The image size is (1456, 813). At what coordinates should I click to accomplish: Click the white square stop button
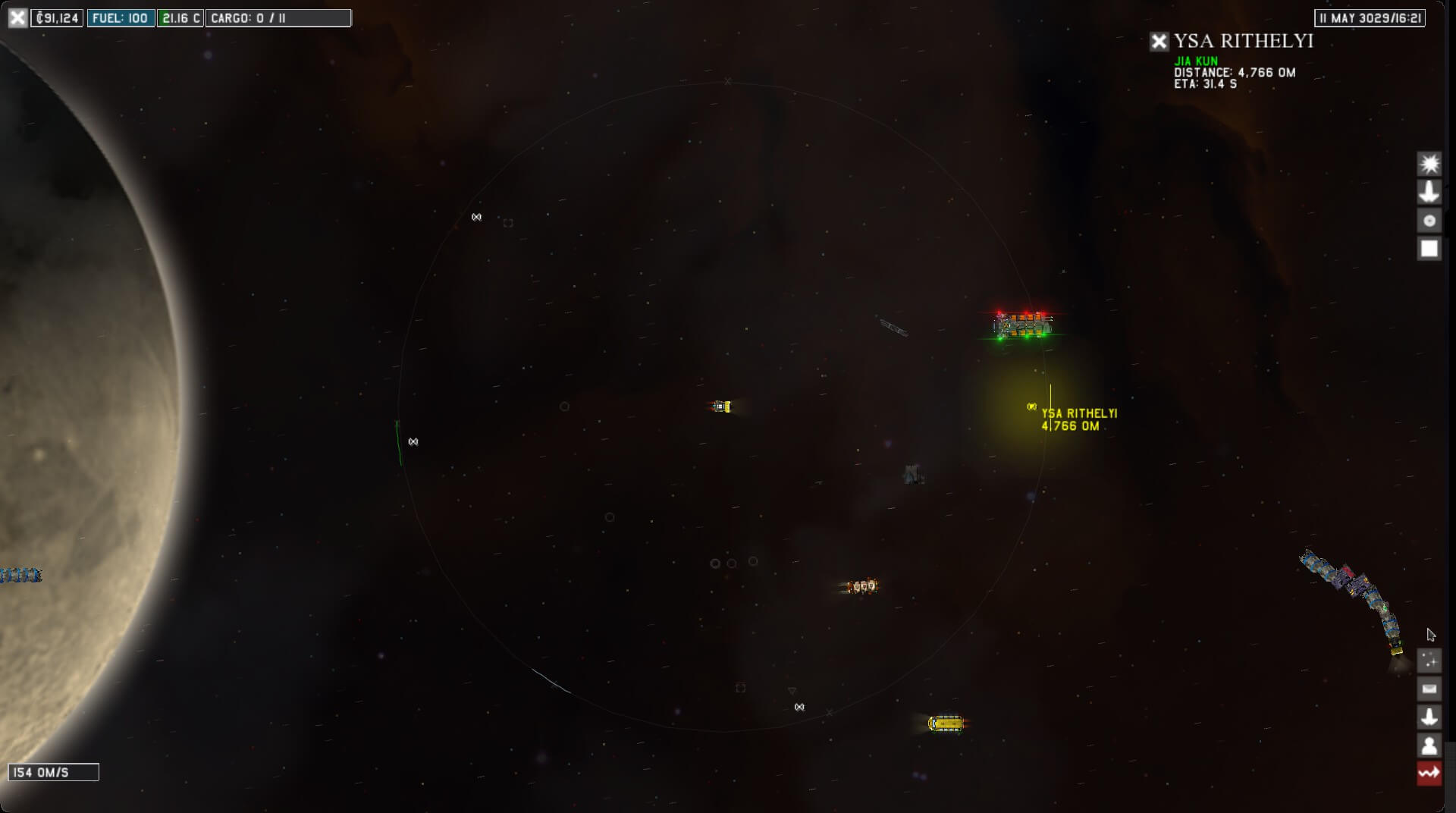point(1429,249)
